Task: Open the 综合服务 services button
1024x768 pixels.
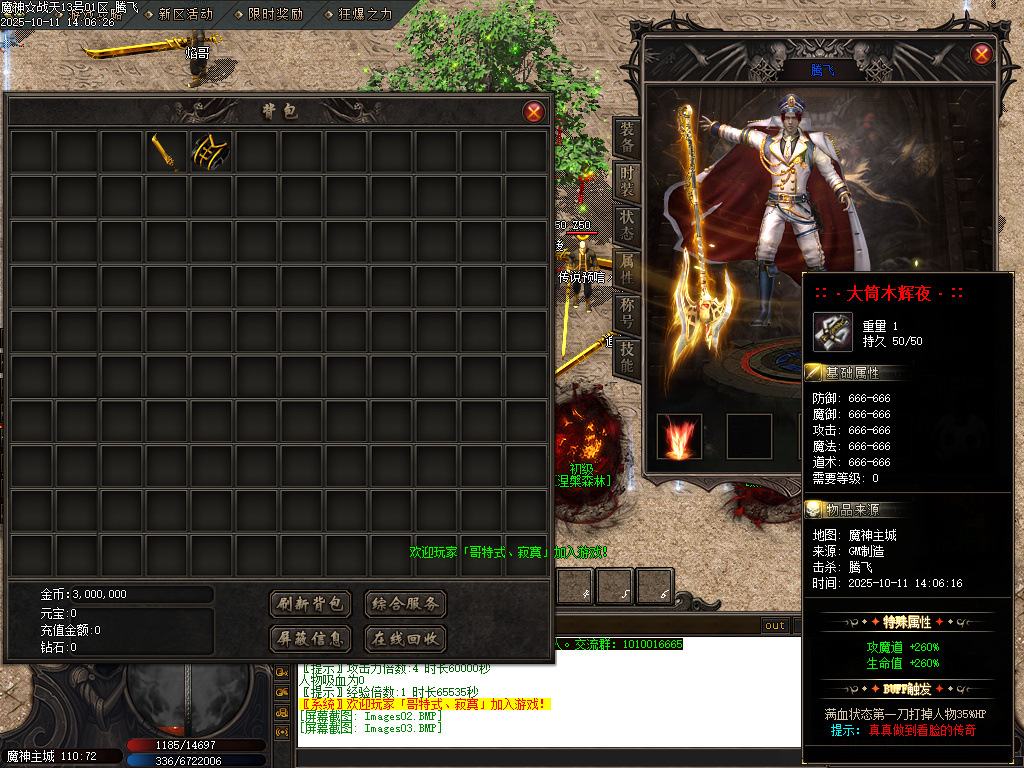Action: click(x=405, y=604)
